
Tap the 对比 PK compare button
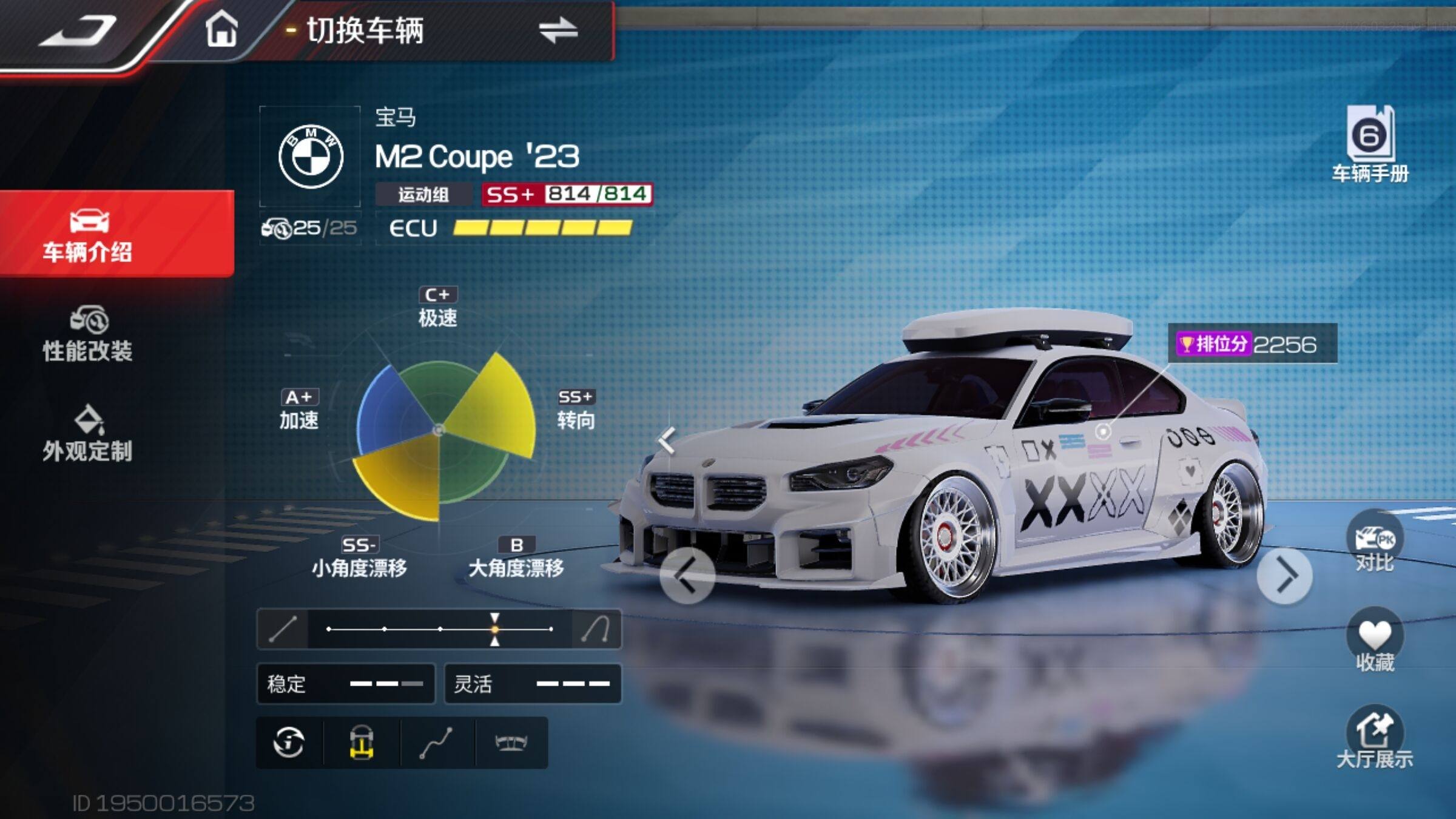pos(1374,543)
